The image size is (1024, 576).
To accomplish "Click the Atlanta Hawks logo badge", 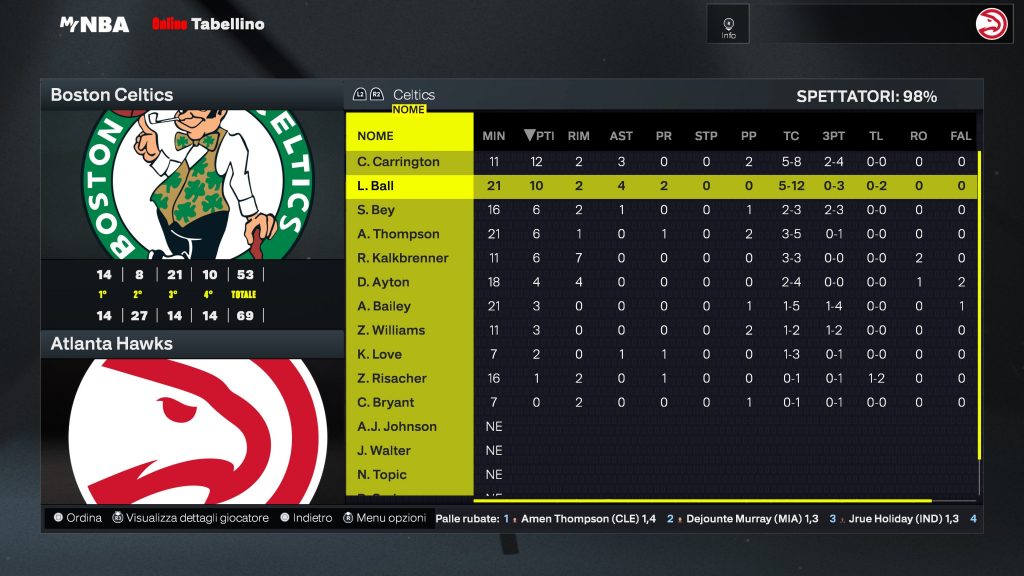I will click(992, 23).
